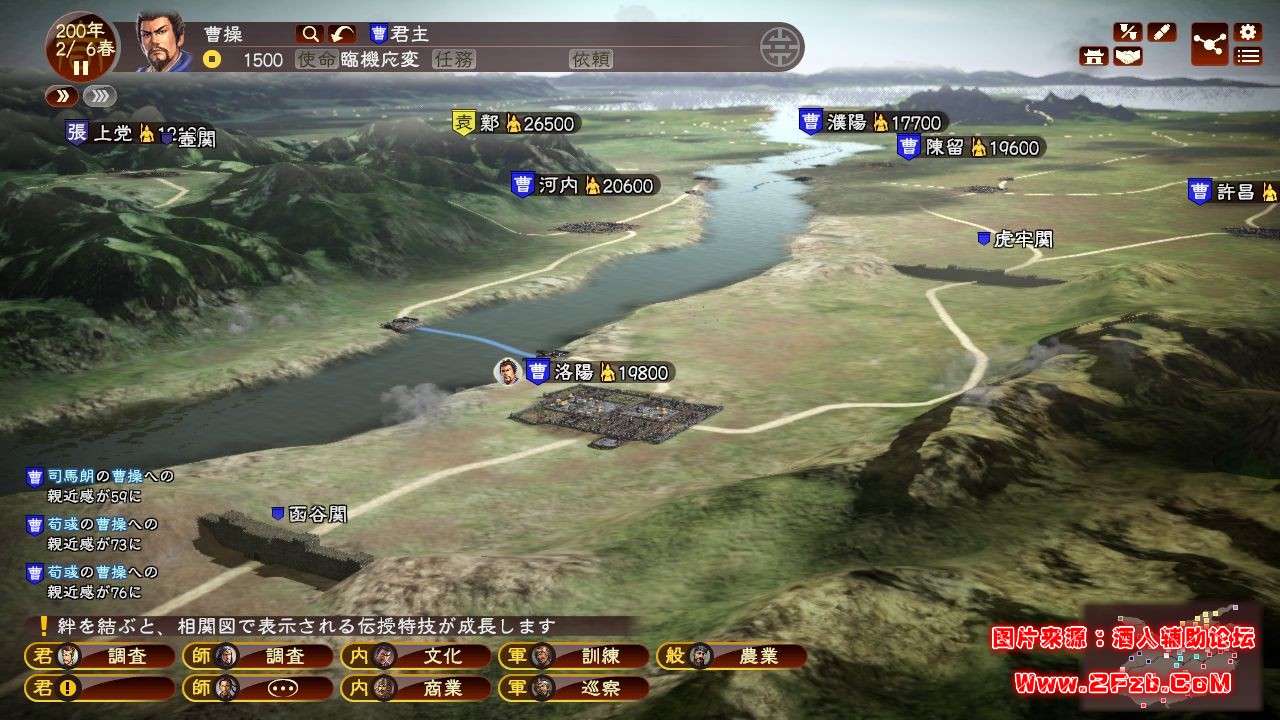Click the scroll icon button
The width and height of the screenshot is (1280, 720).
pyautogui.click(x=1161, y=32)
